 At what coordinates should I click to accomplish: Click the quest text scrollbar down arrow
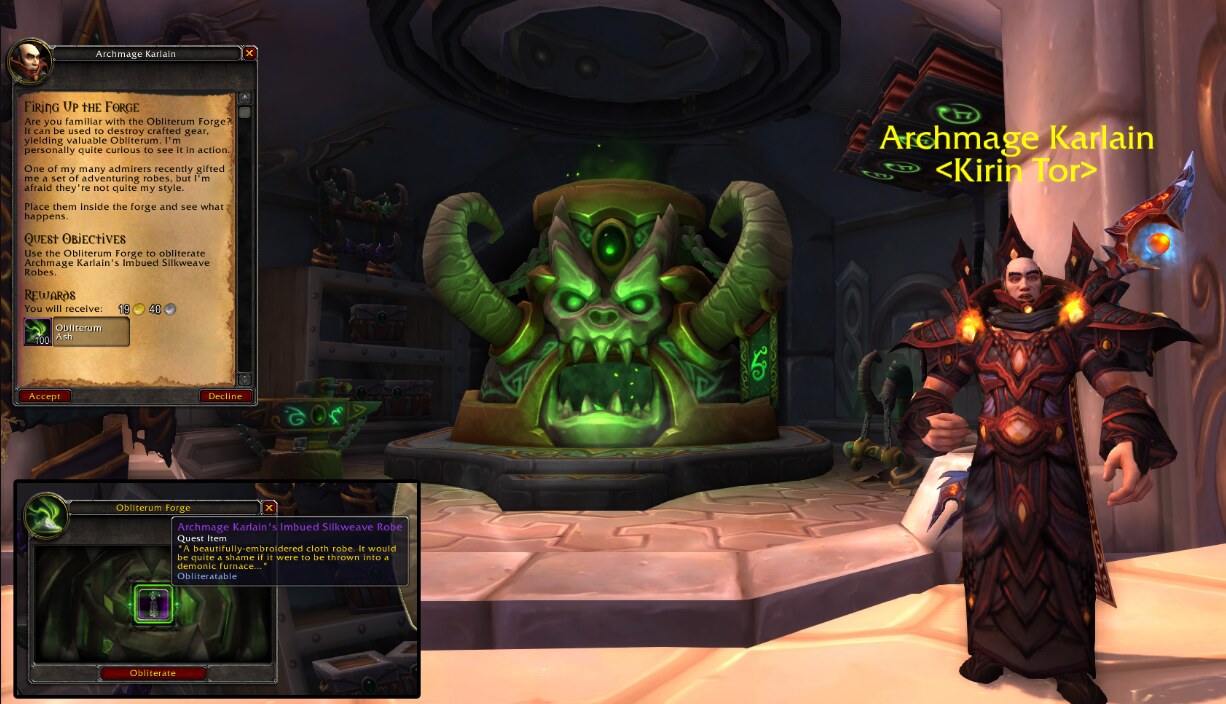point(244,379)
